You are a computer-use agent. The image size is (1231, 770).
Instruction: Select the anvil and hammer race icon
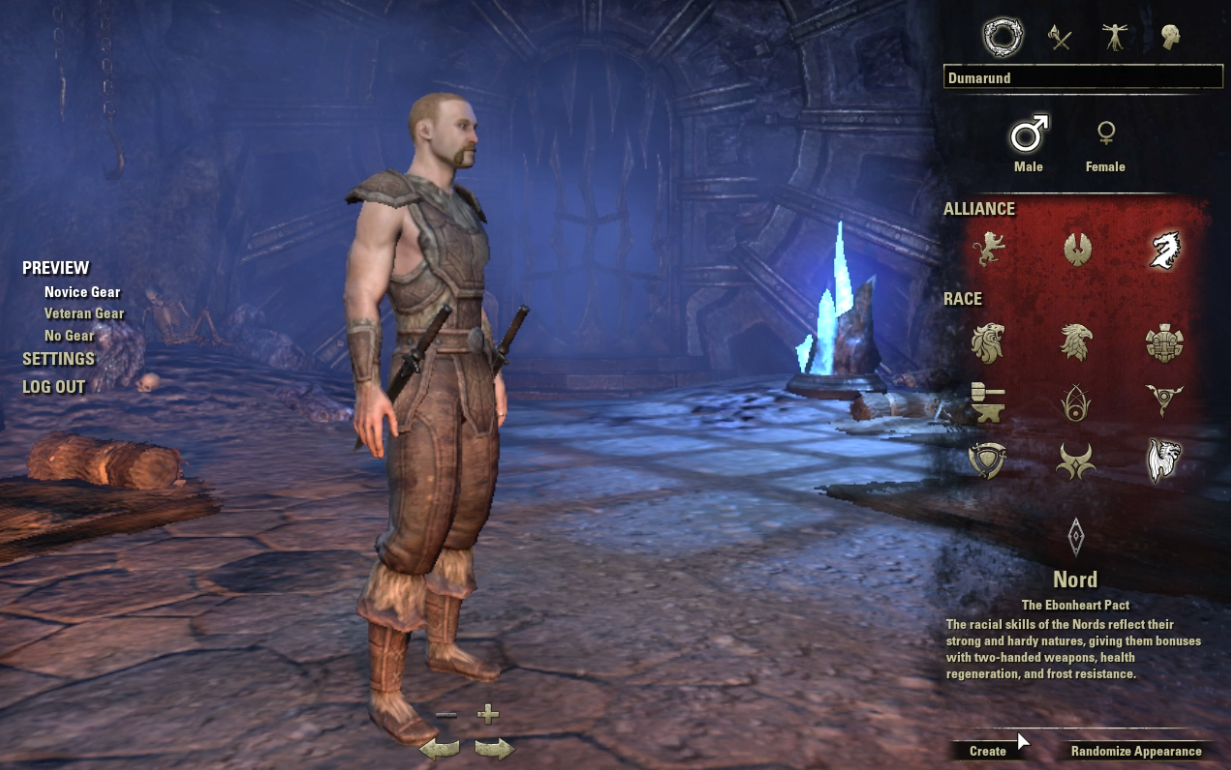988,402
